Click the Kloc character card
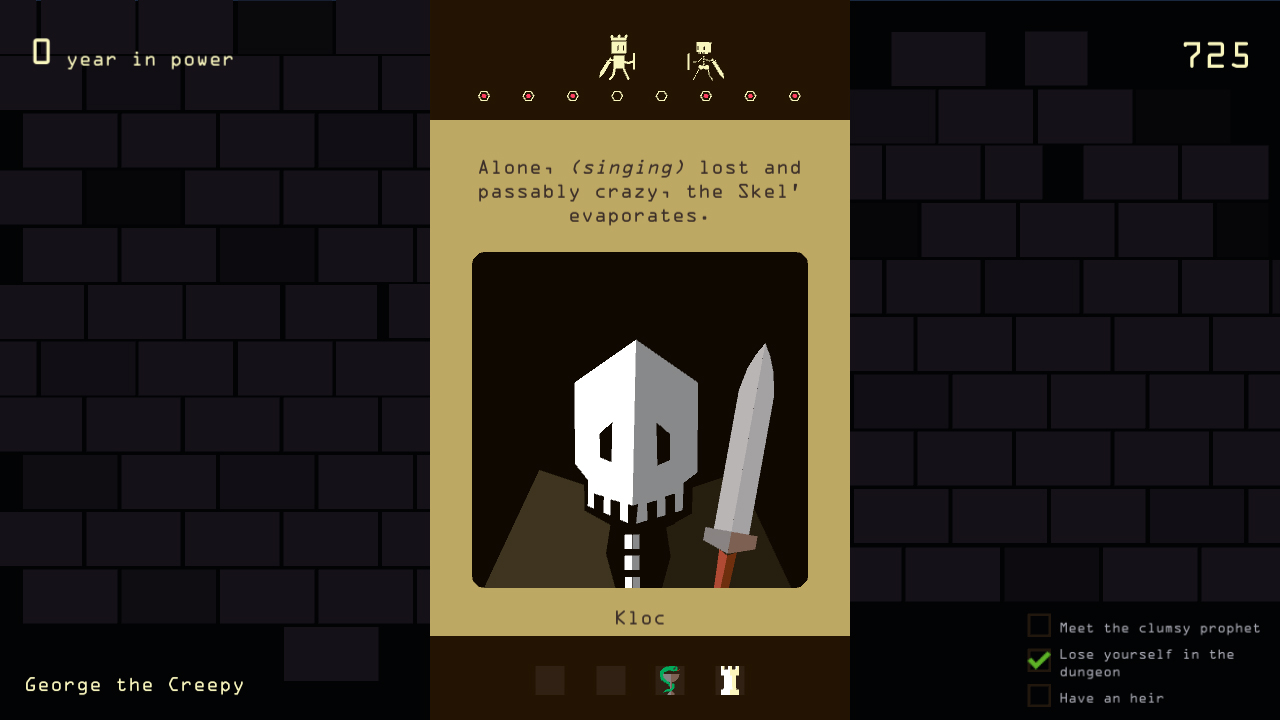Viewport: 1280px width, 720px height. coord(639,418)
